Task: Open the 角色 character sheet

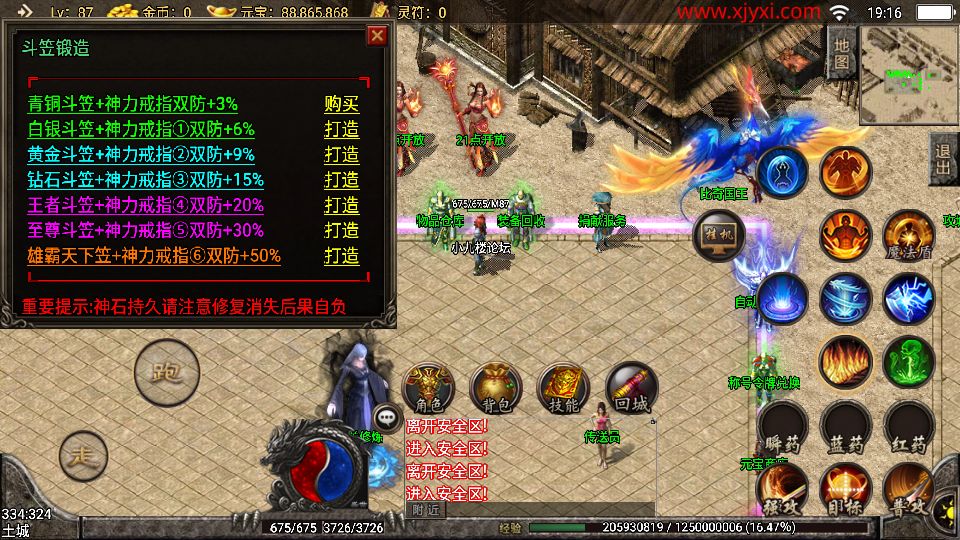Action: point(428,389)
